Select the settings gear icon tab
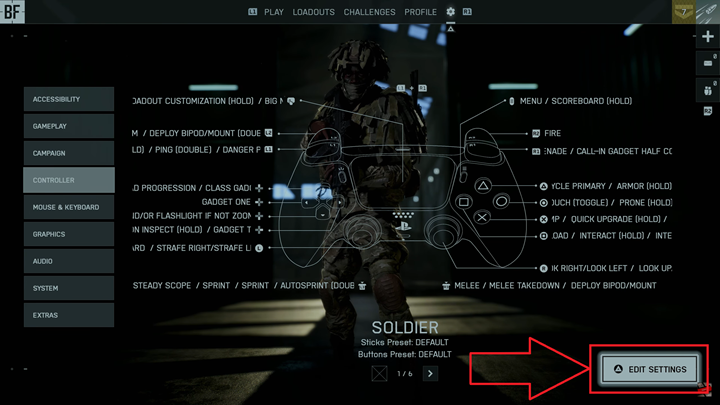This screenshot has width=720, height=405. pos(450,12)
